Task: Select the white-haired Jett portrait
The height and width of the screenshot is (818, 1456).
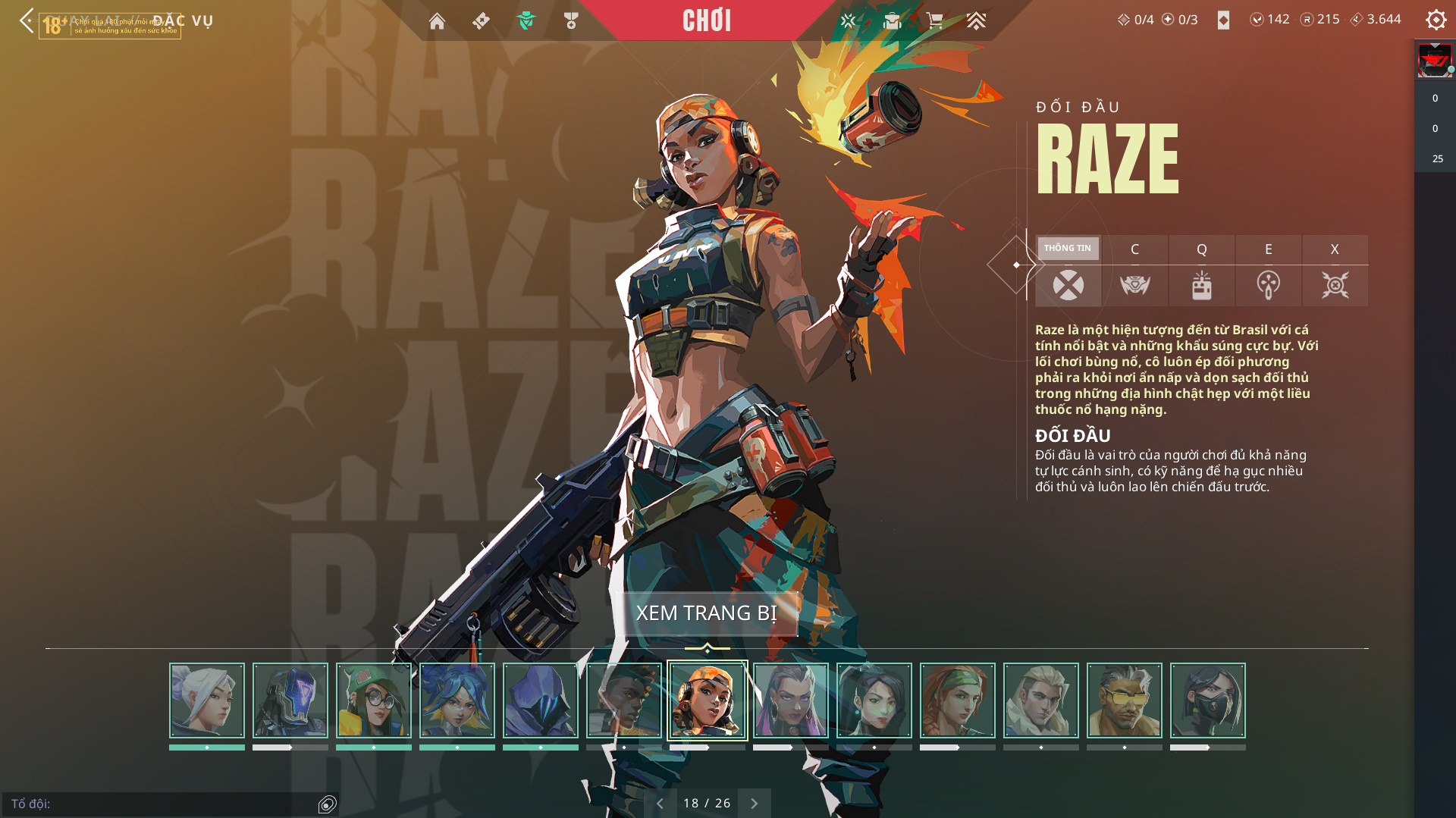Action: [x=207, y=700]
